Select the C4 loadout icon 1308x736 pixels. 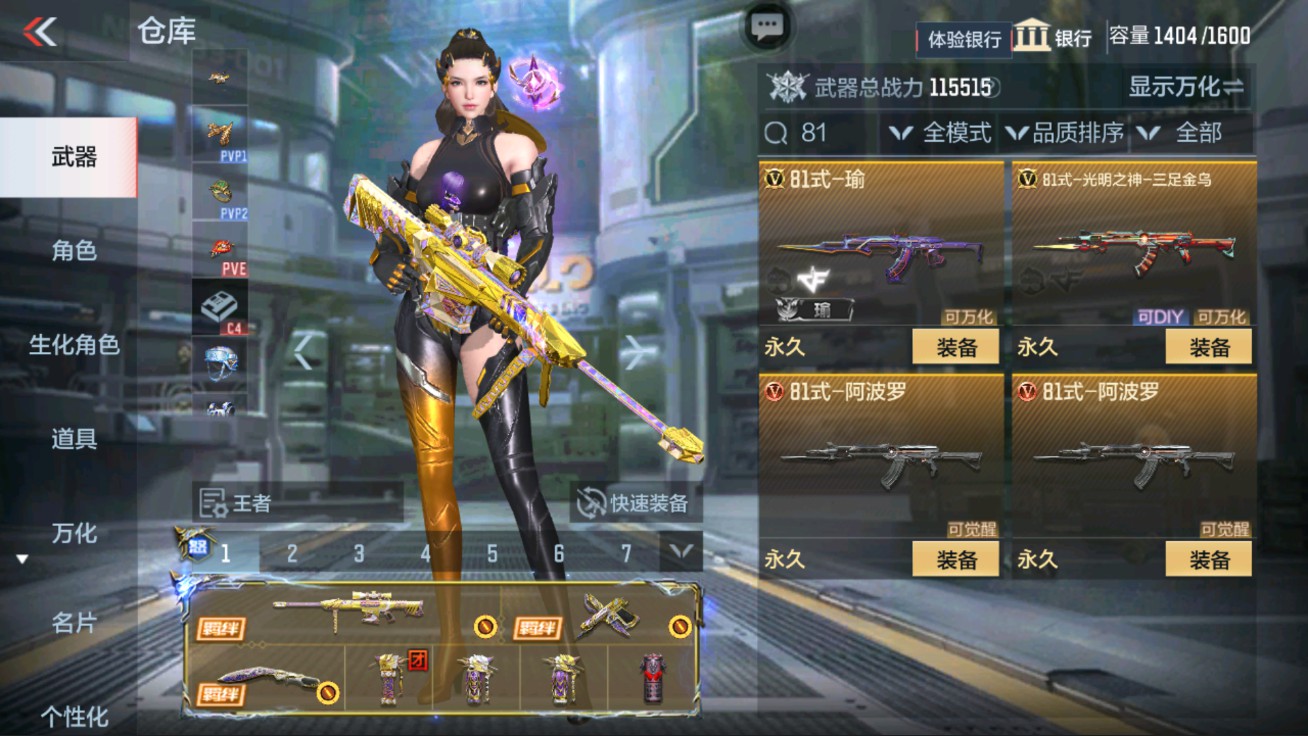(x=220, y=305)
